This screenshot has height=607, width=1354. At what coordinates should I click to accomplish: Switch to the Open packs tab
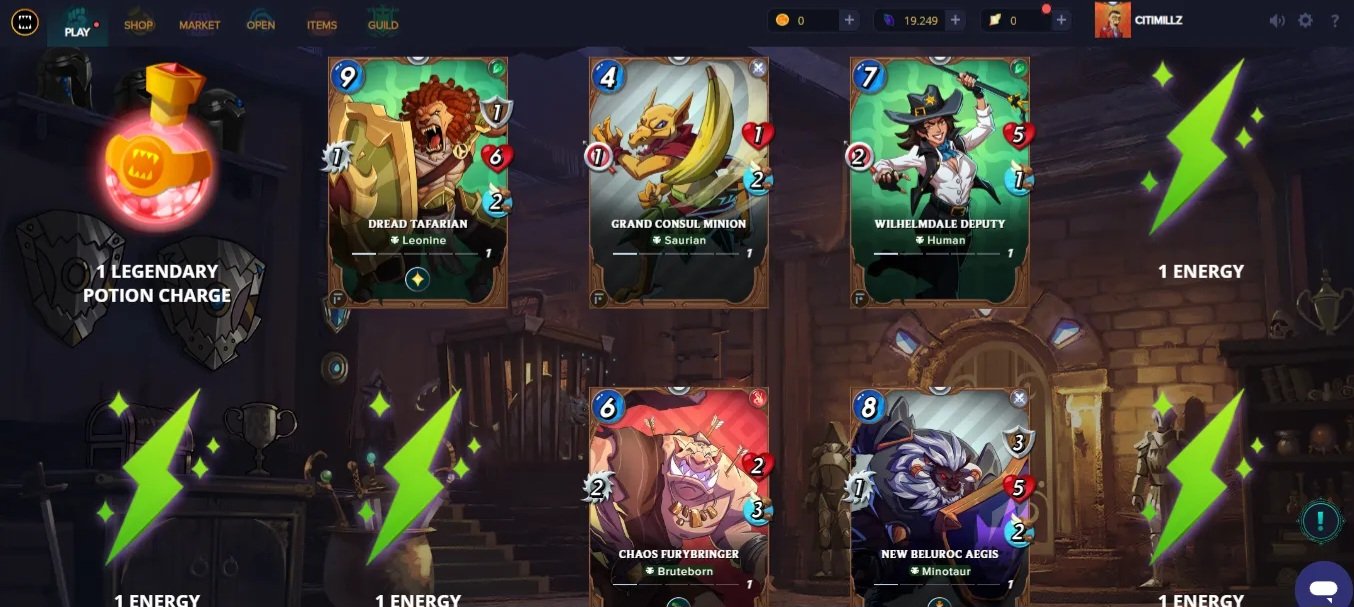point(261,24)
